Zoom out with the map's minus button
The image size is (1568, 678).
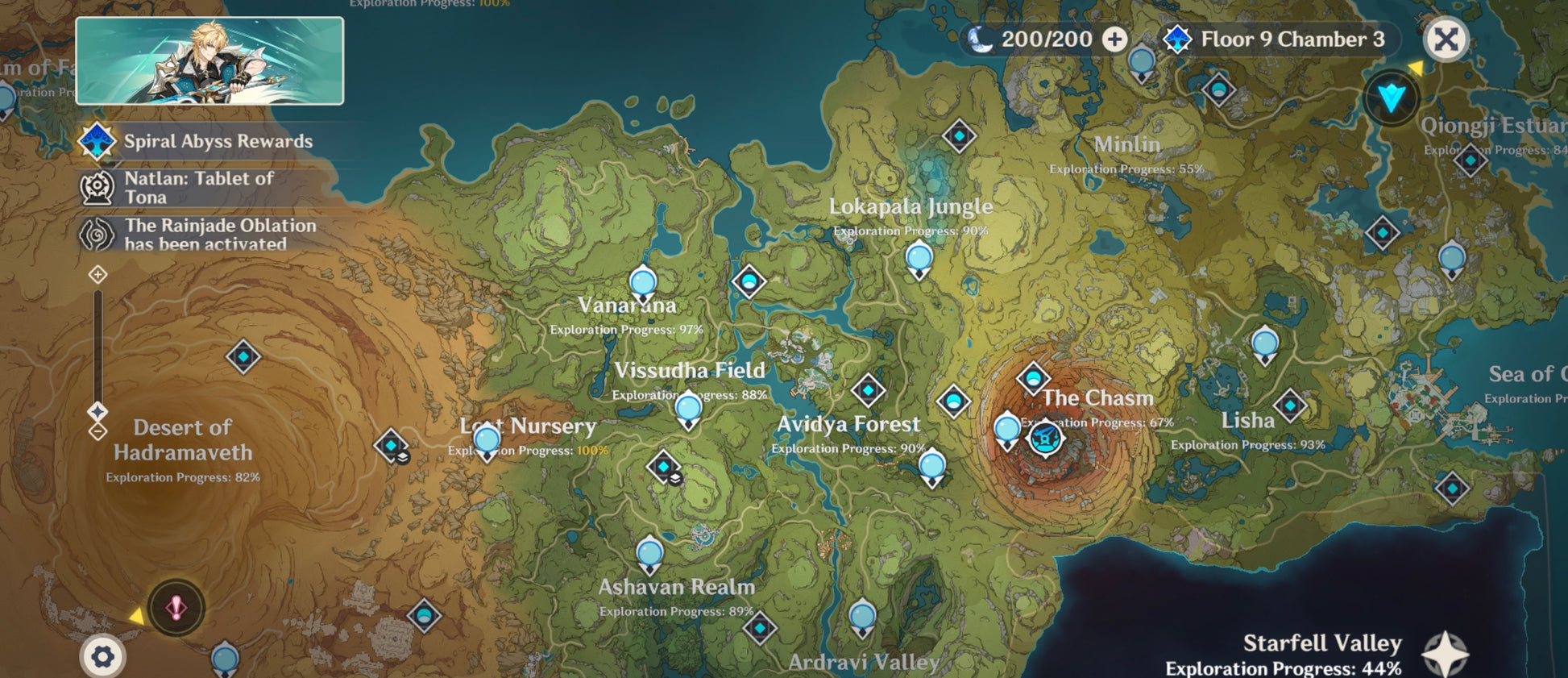[97, 432]
